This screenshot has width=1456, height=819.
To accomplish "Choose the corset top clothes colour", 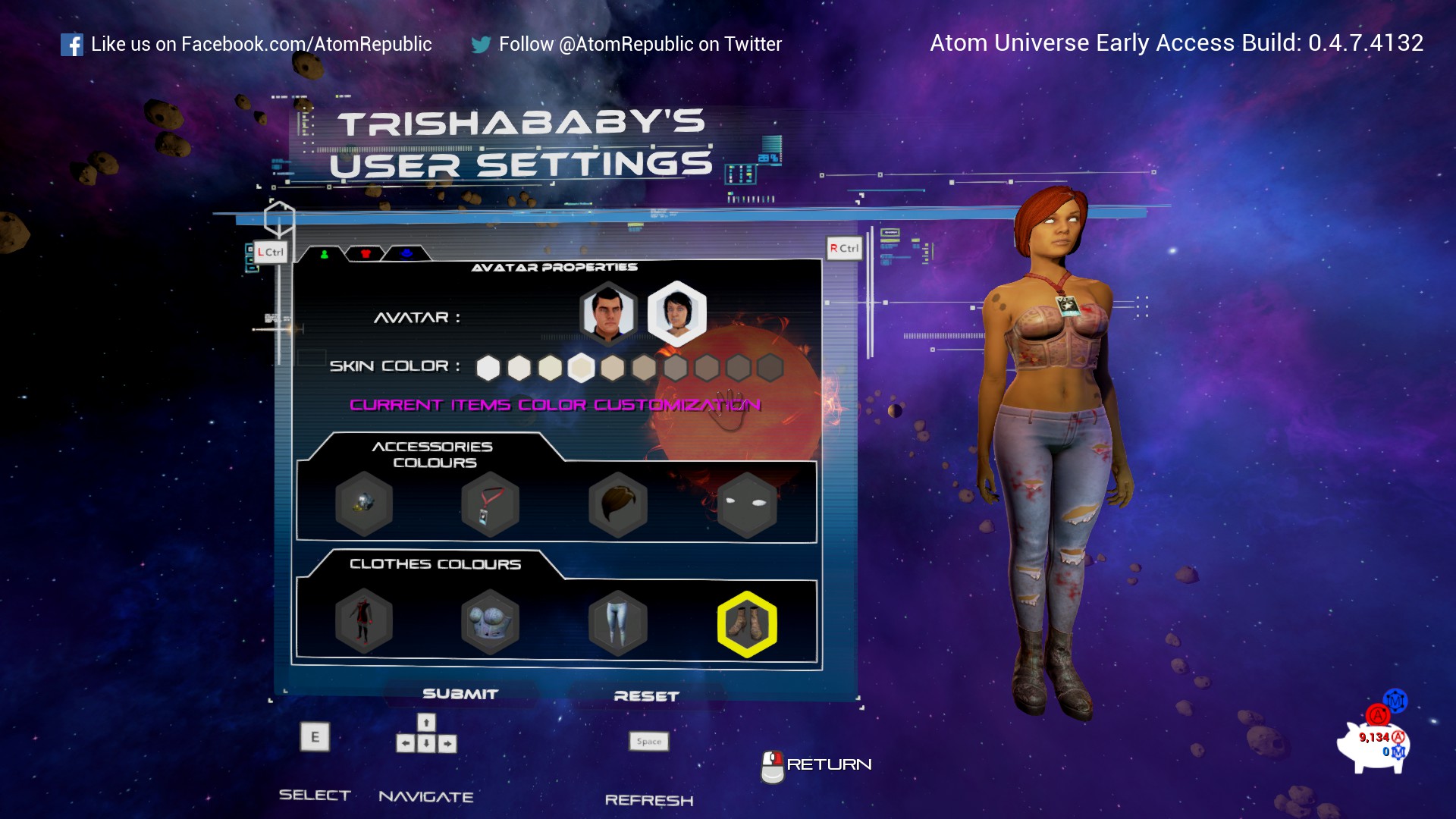I will pos(490,623).
